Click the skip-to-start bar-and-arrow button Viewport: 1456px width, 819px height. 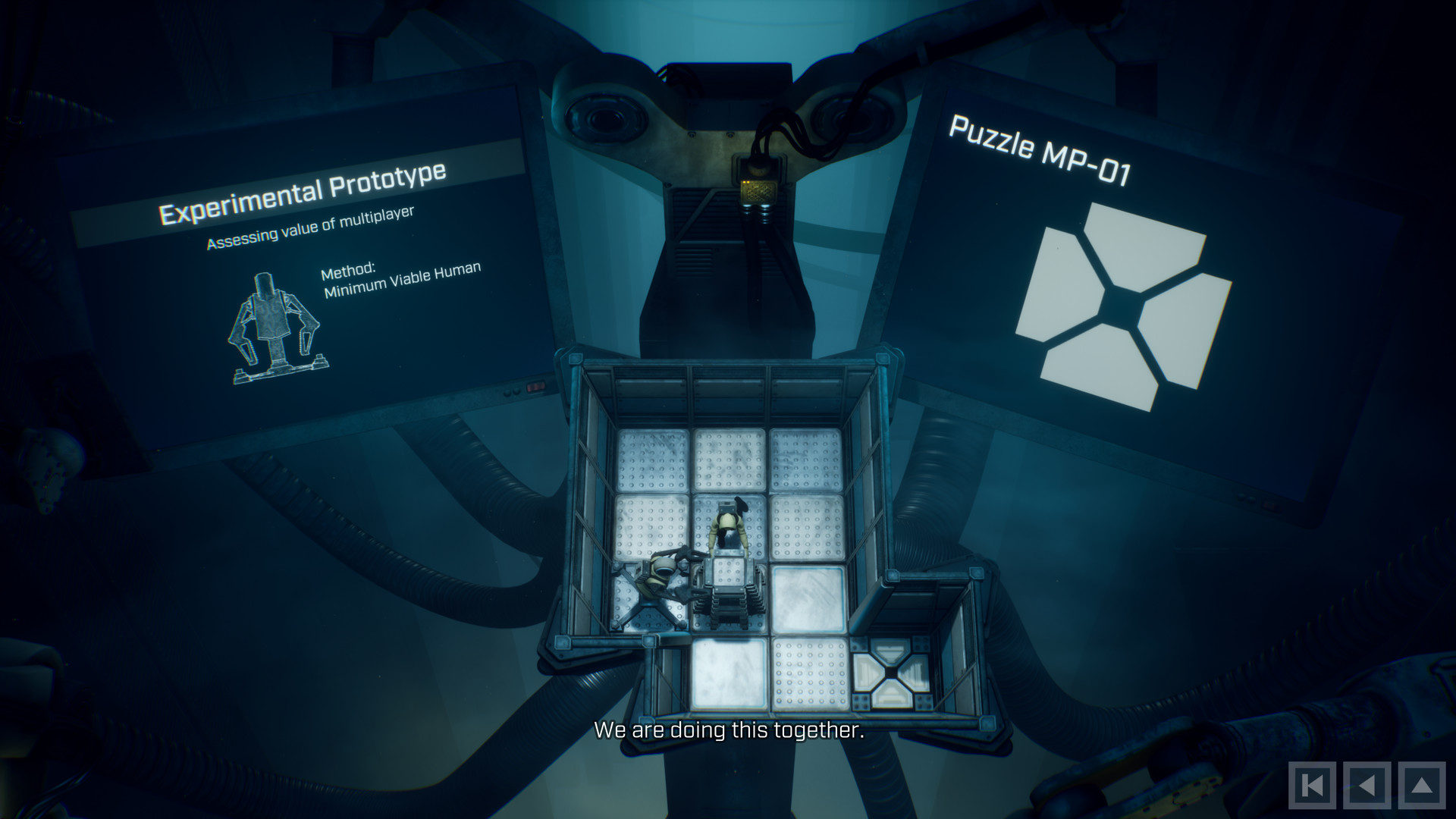click(1313, 786)
